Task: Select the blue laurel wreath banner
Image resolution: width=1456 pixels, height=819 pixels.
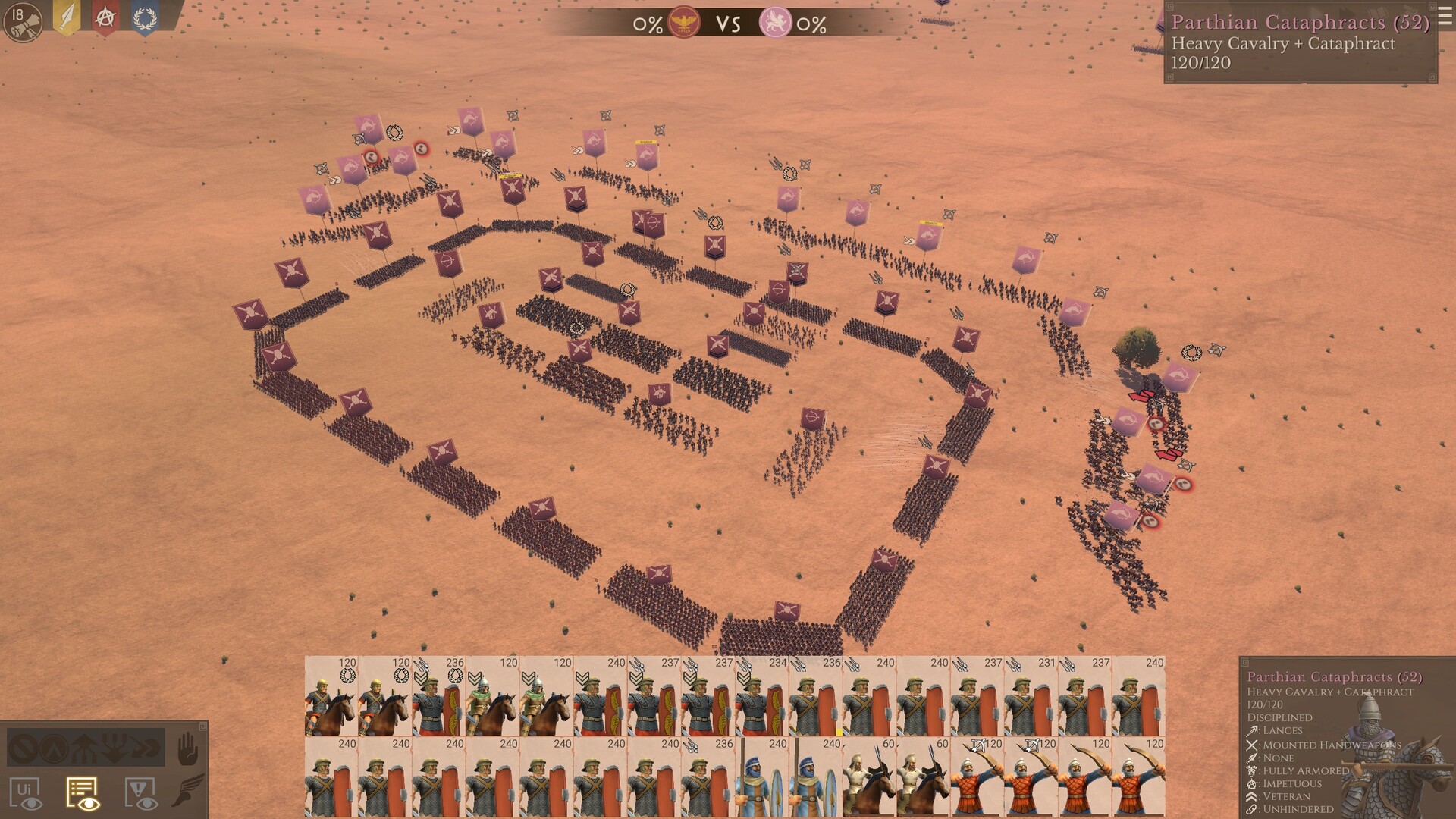Action: pos(145,18)
